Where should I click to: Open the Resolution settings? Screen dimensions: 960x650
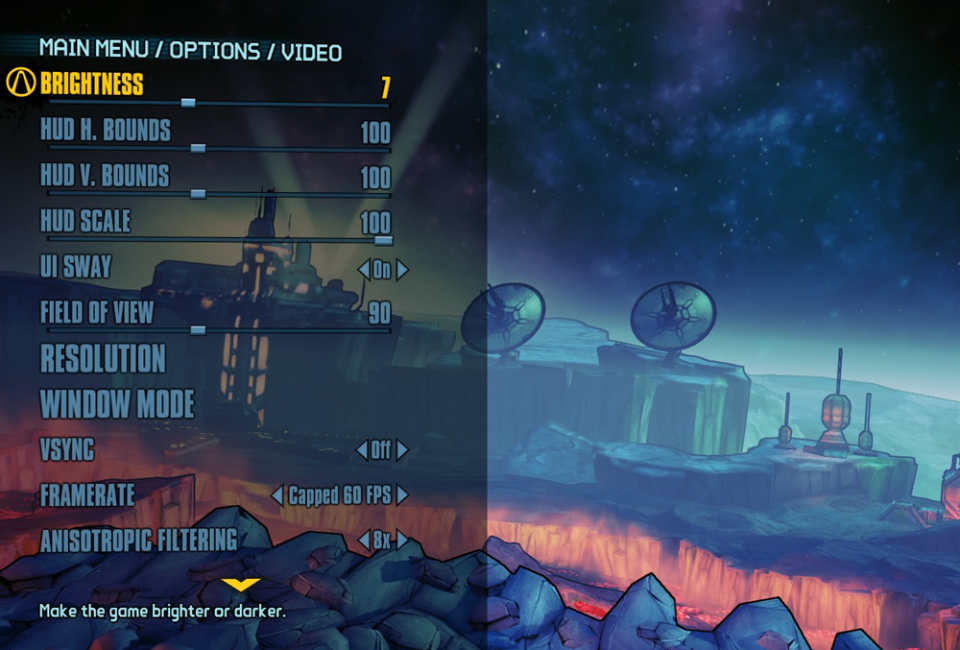tap(103, 358)
